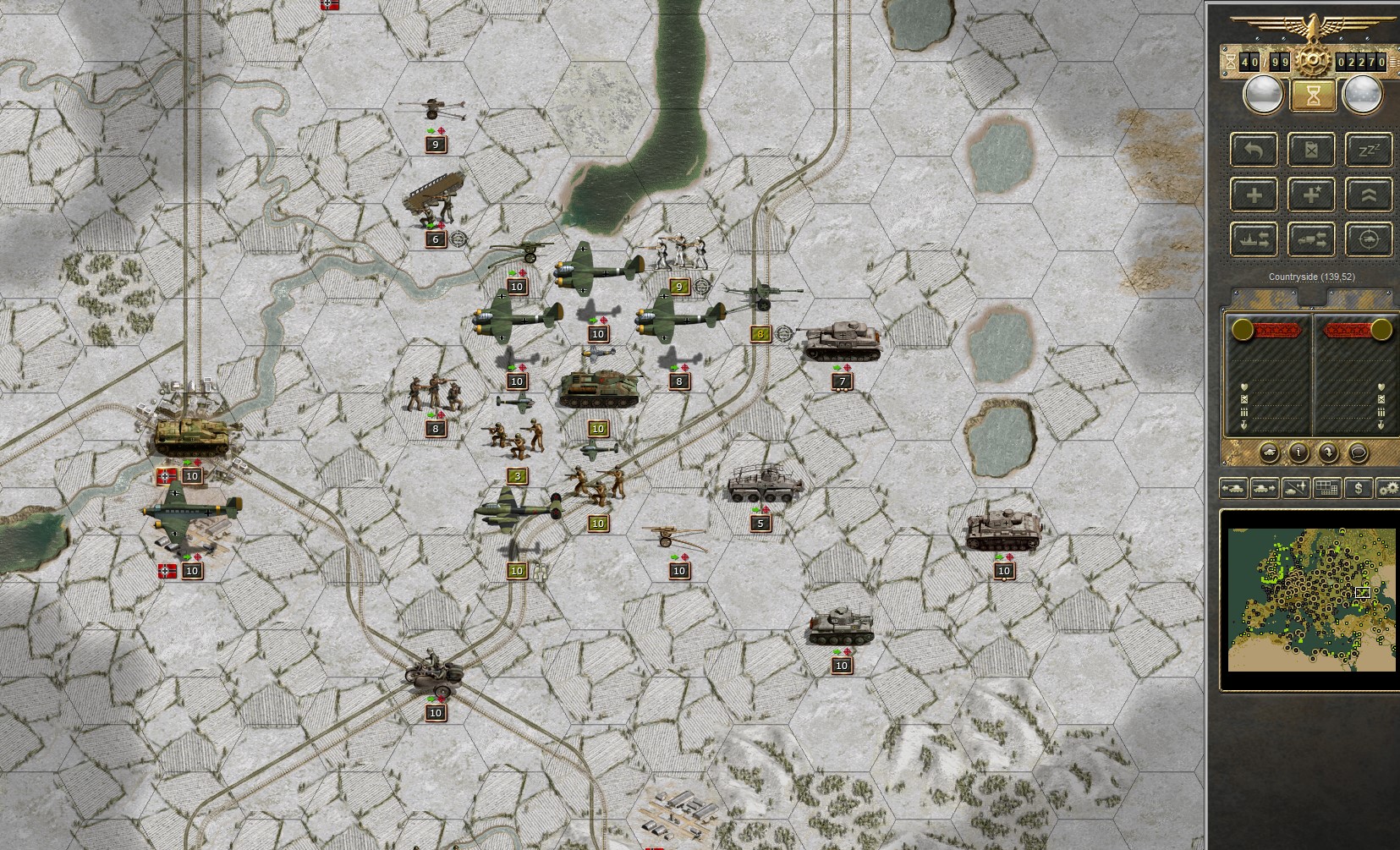Open the unit info panel with the i button
Viewport: 1400px width, 850px height.
(1298, 452)
